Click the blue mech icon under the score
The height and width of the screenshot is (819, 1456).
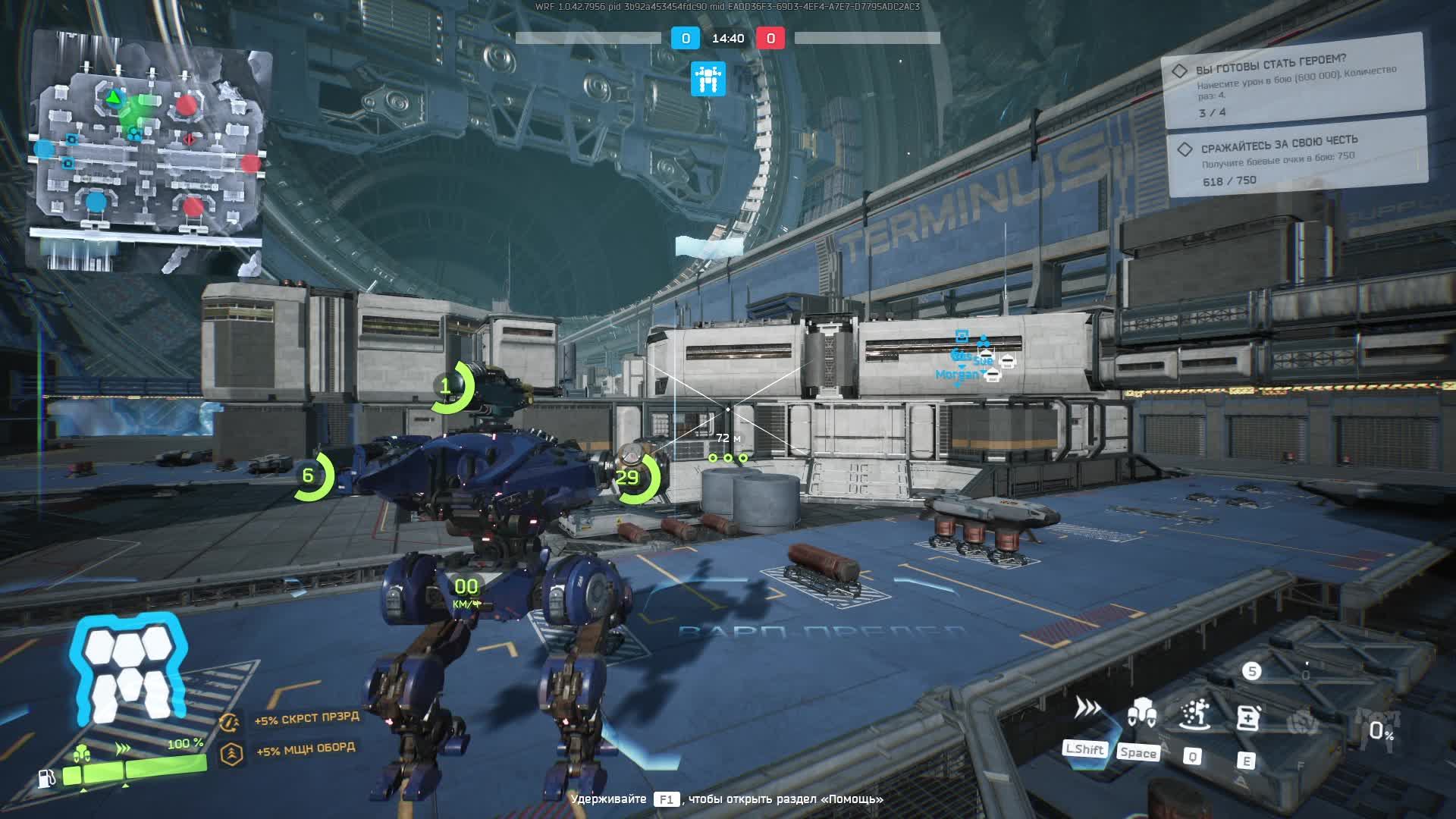pyautogui.click(x=708, y=79)
